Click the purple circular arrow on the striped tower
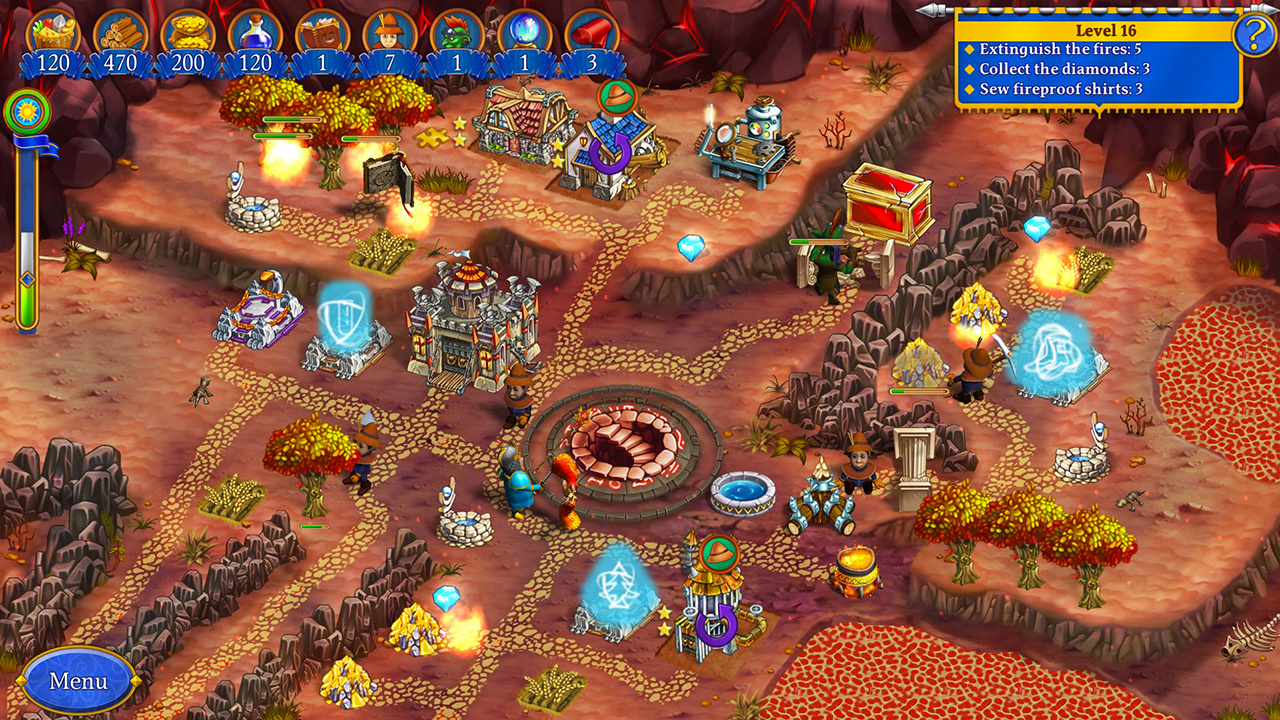 (x=716, y=626)
